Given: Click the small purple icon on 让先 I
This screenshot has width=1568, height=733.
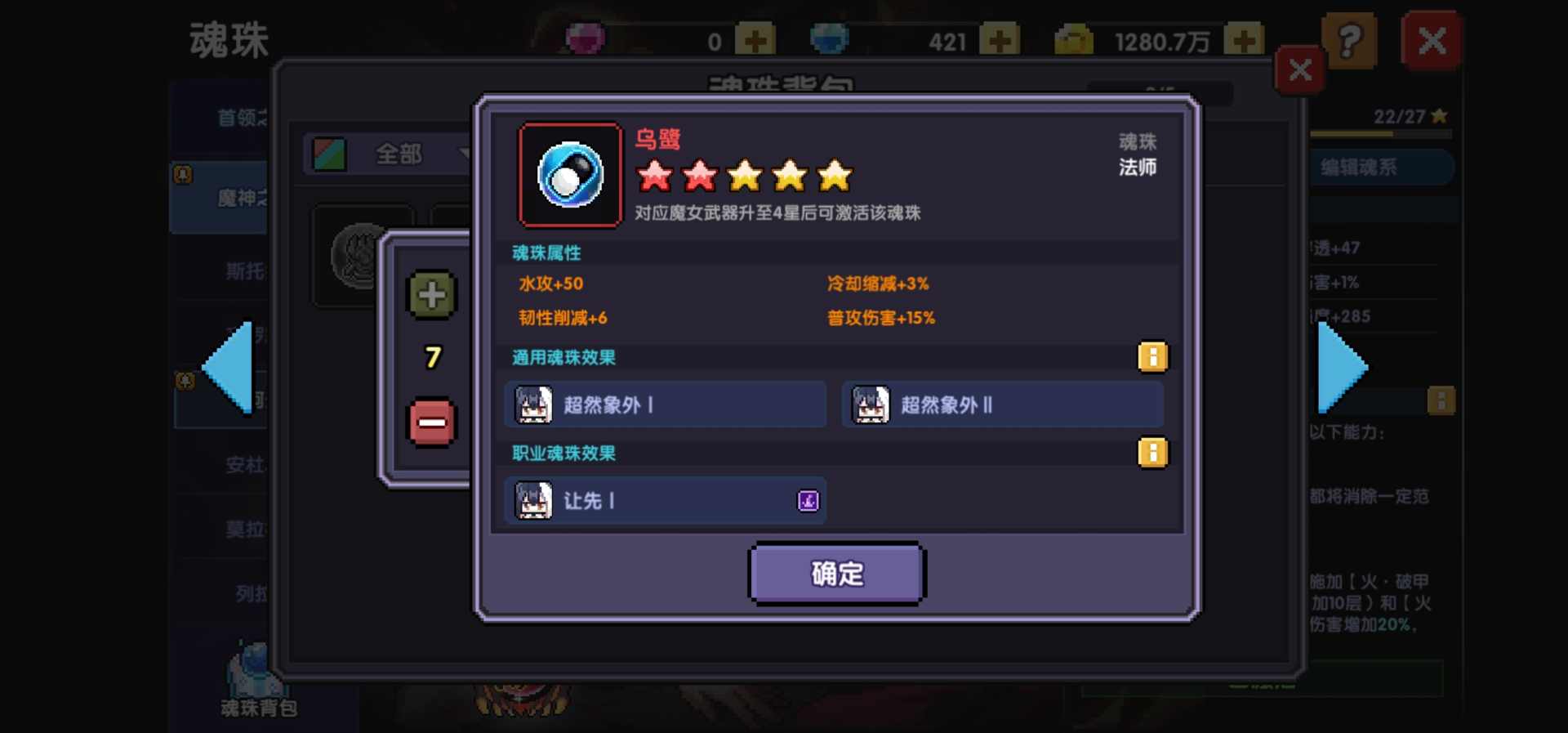Looking at the screenshot, I should point(807,500).
